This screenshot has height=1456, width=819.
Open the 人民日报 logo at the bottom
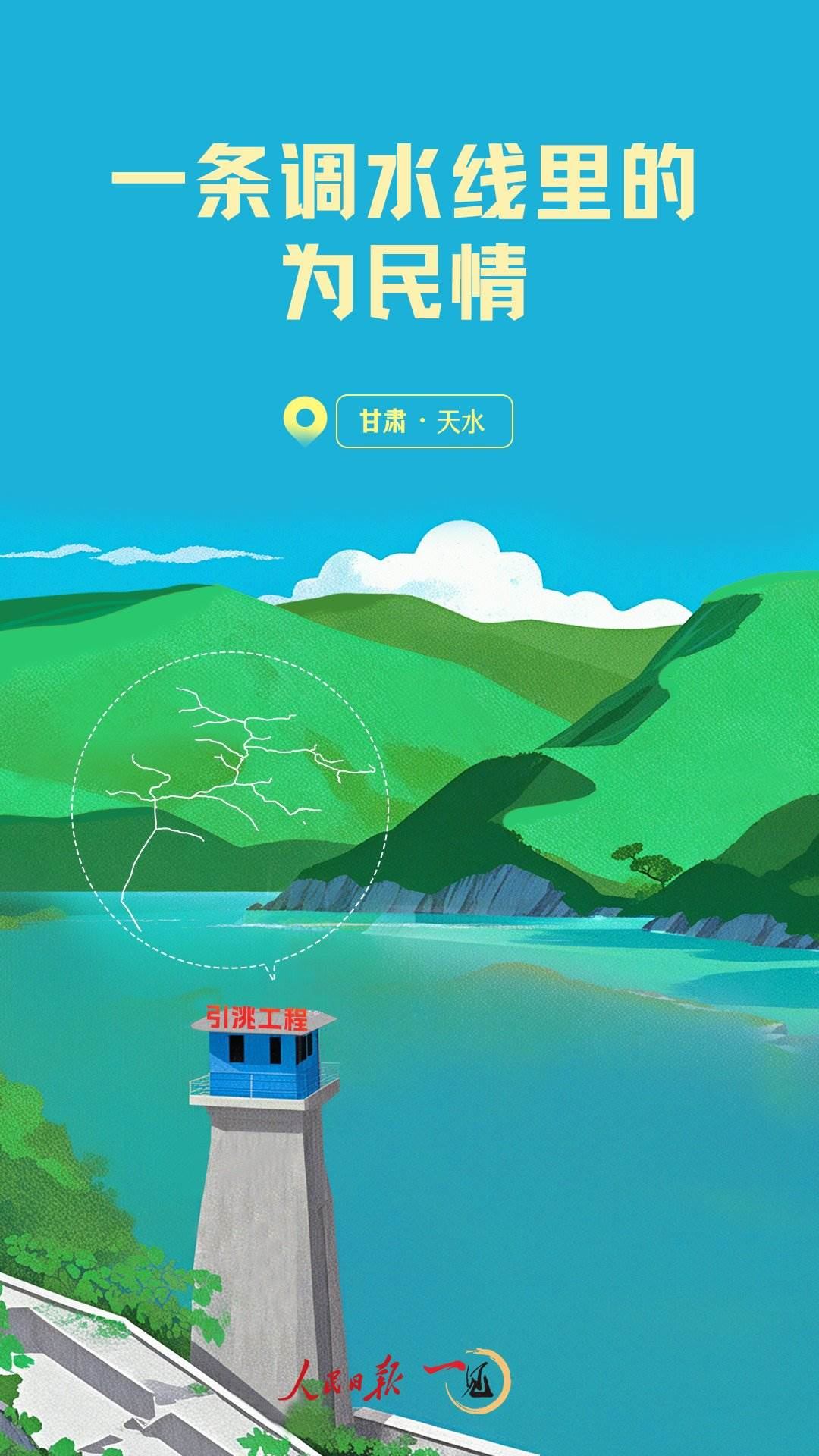[343, 1380]
